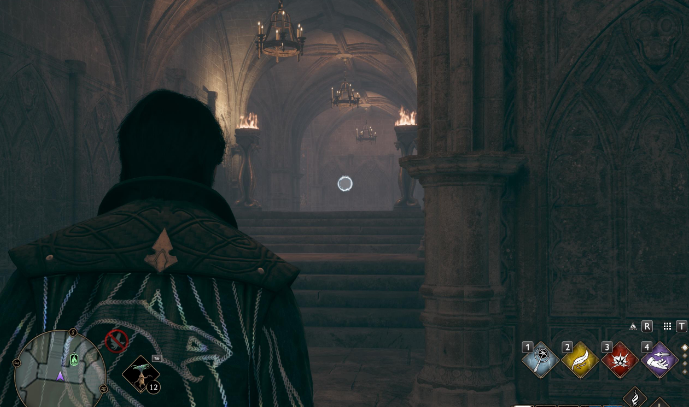Open the circular castle minimap

pyautogui.click(x=59, y=364)
